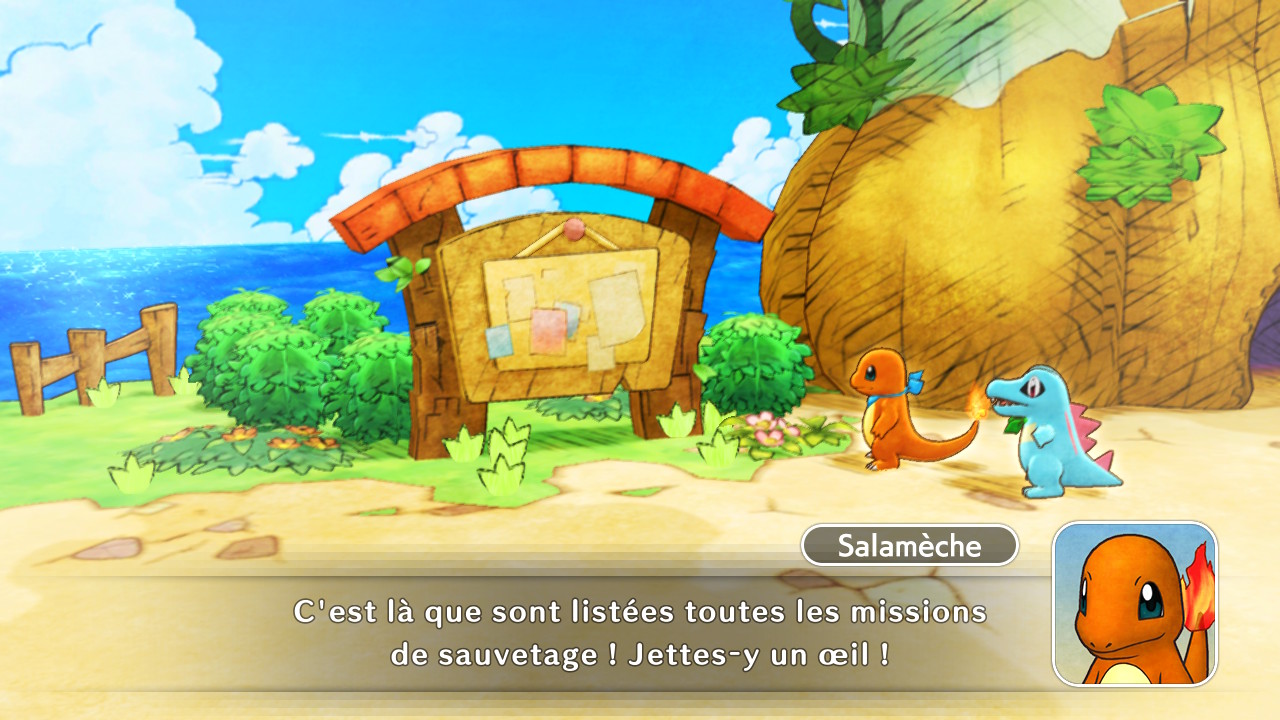Advance Salamèche's rescue missions dialogue text
The height and width of the screenshot is (720, 1280).
[x=640, y=632]
